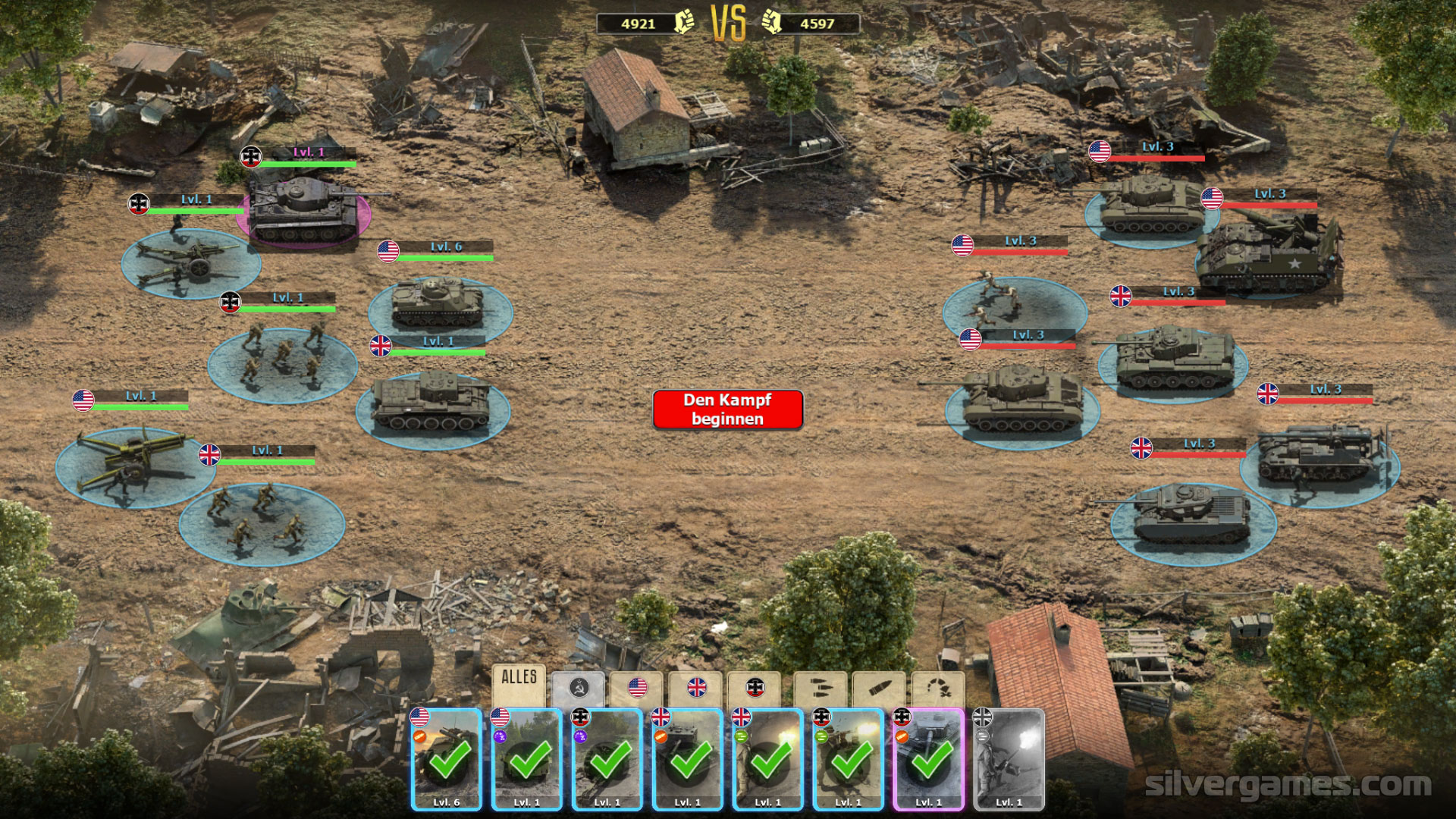This screenshot has width=1456, height=819.
Task: Select the British tank card with orange badge
Action: 688,760
